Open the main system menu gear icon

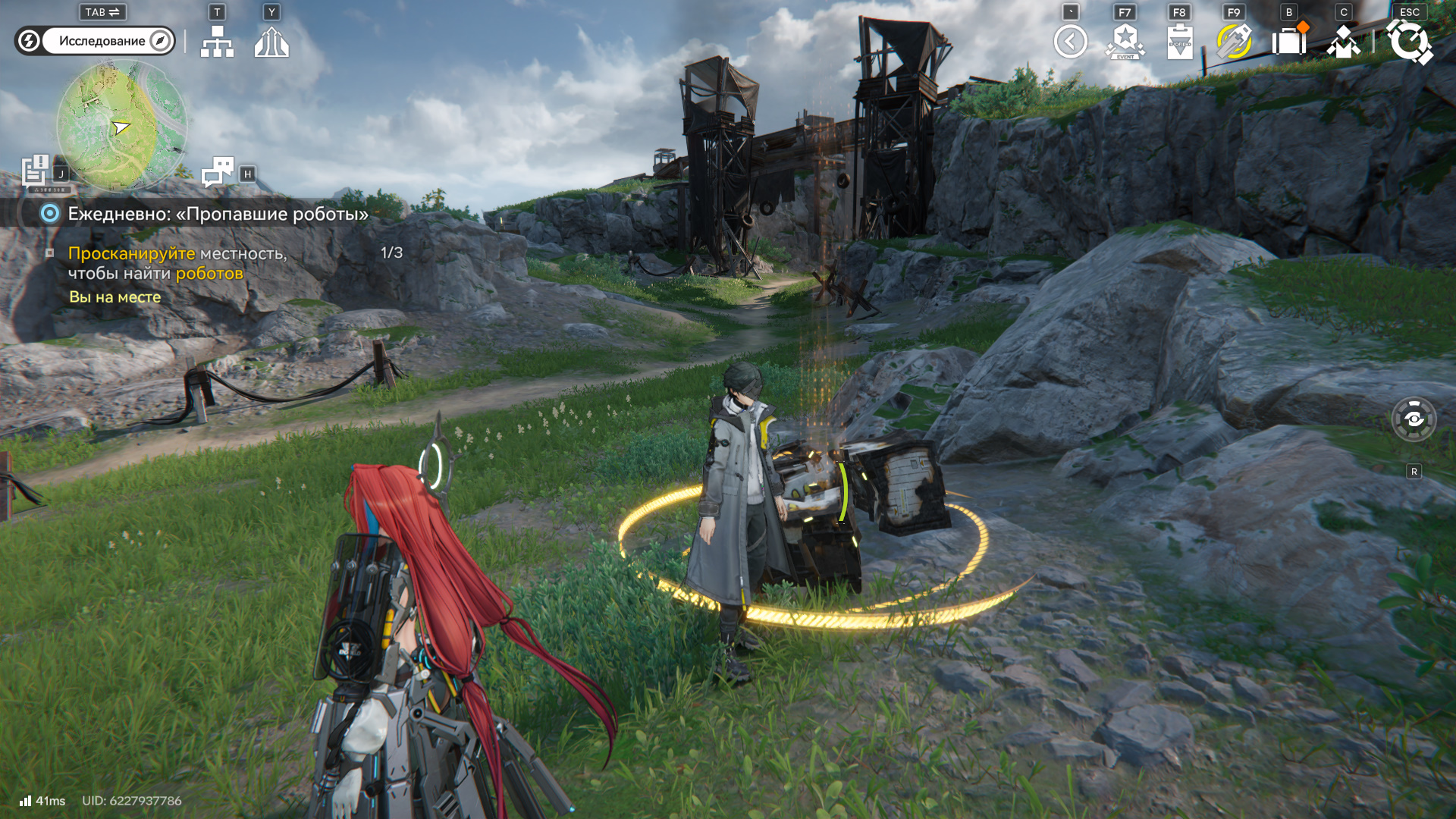pyautogui.click(x=1409, y=42)
